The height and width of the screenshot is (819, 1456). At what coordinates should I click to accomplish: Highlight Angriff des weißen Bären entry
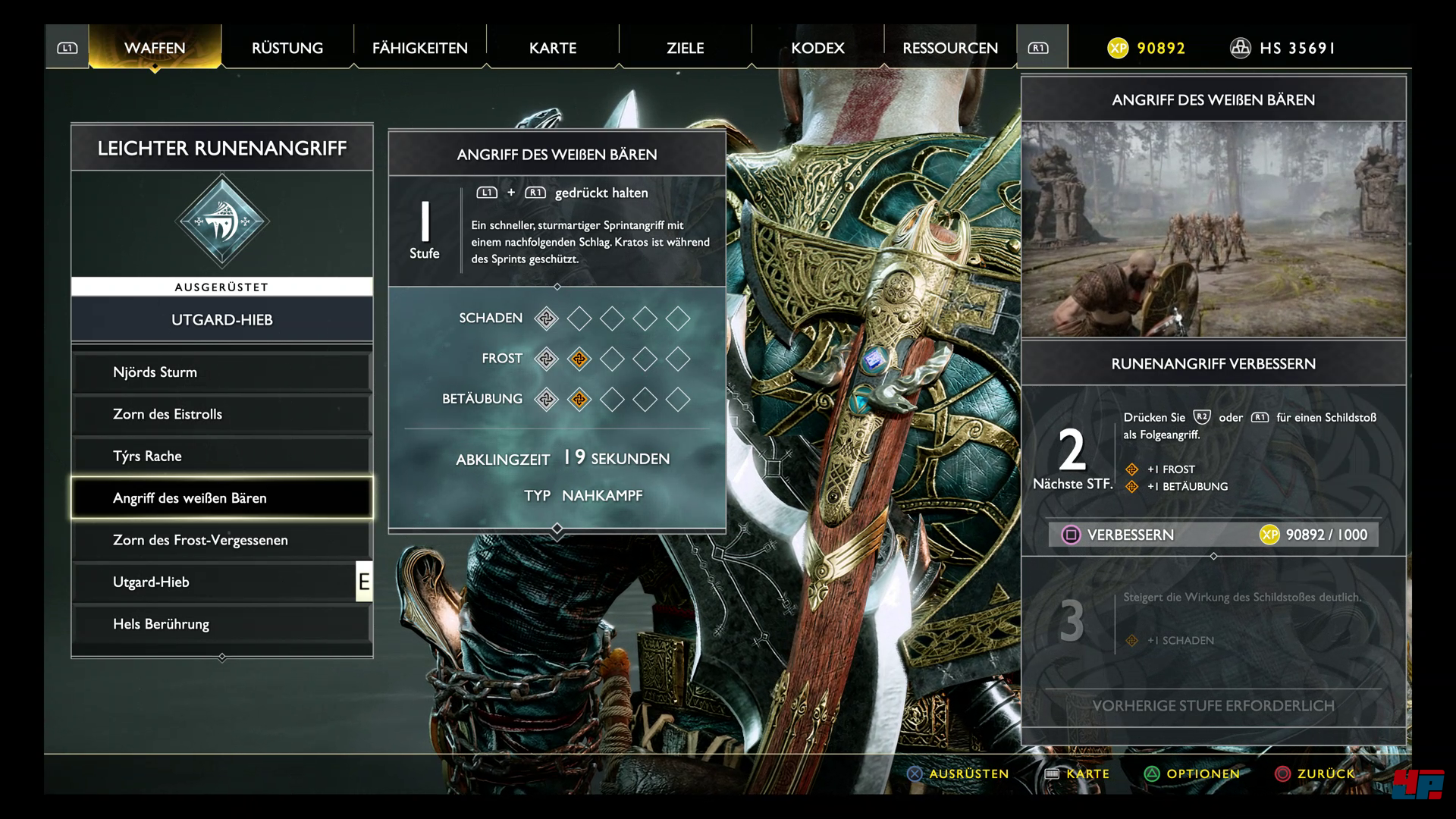(x=221, y=498)
